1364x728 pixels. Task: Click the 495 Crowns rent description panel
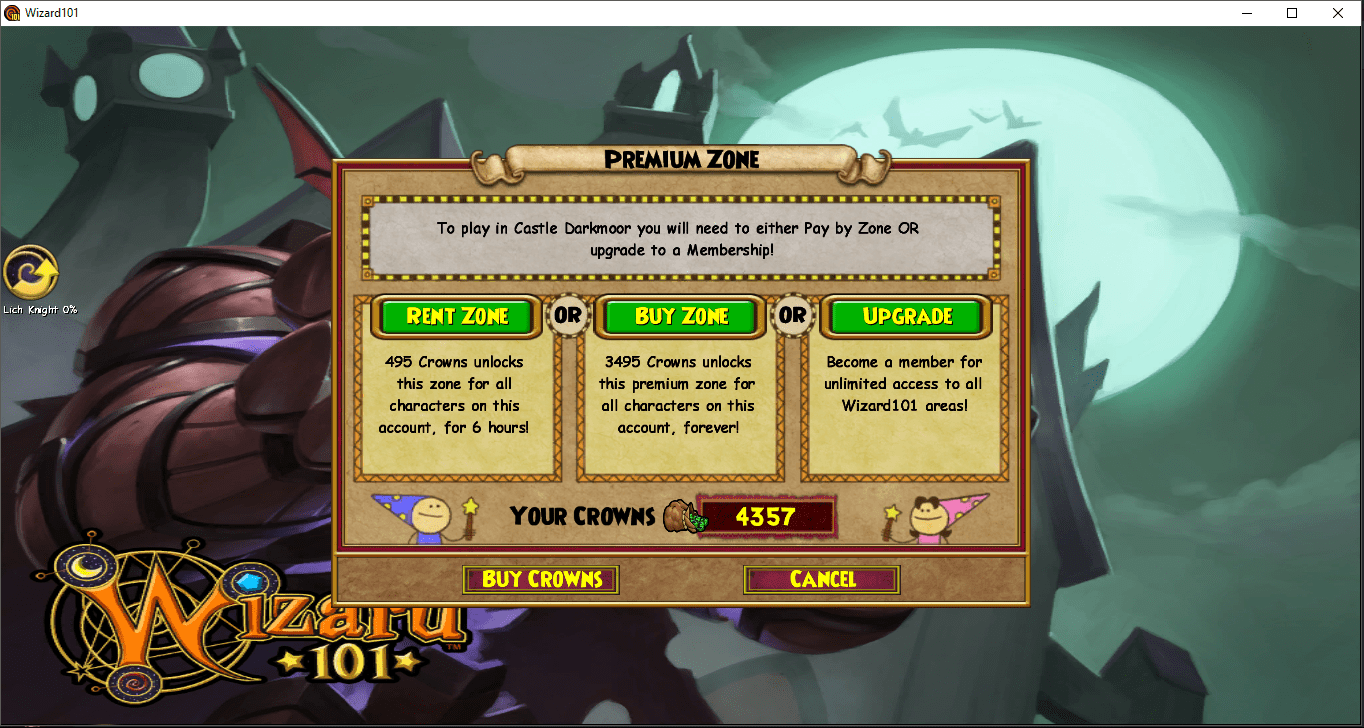coord(456,400)
